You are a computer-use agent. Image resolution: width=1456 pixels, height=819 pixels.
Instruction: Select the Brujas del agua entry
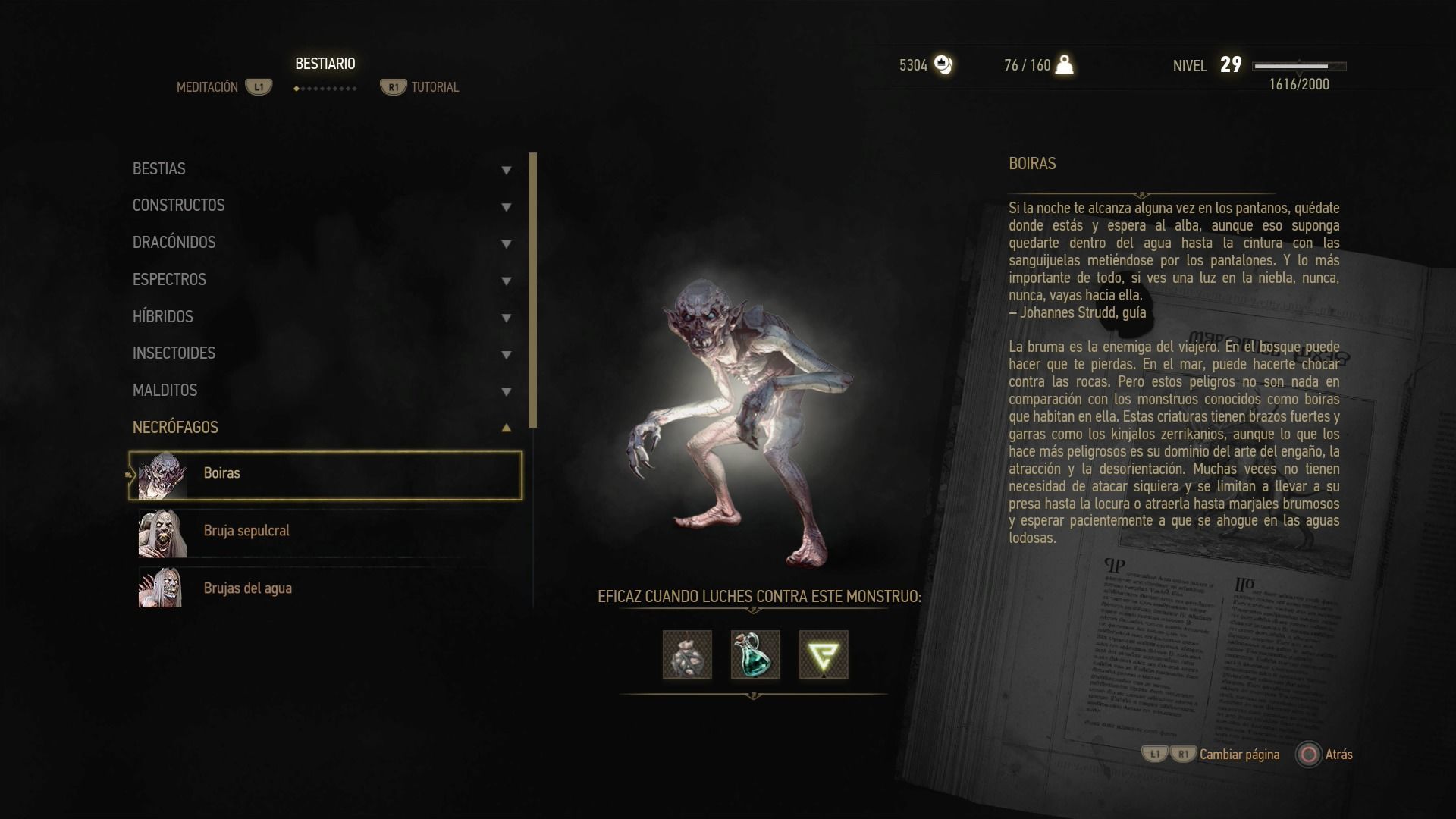coord(325,588)
